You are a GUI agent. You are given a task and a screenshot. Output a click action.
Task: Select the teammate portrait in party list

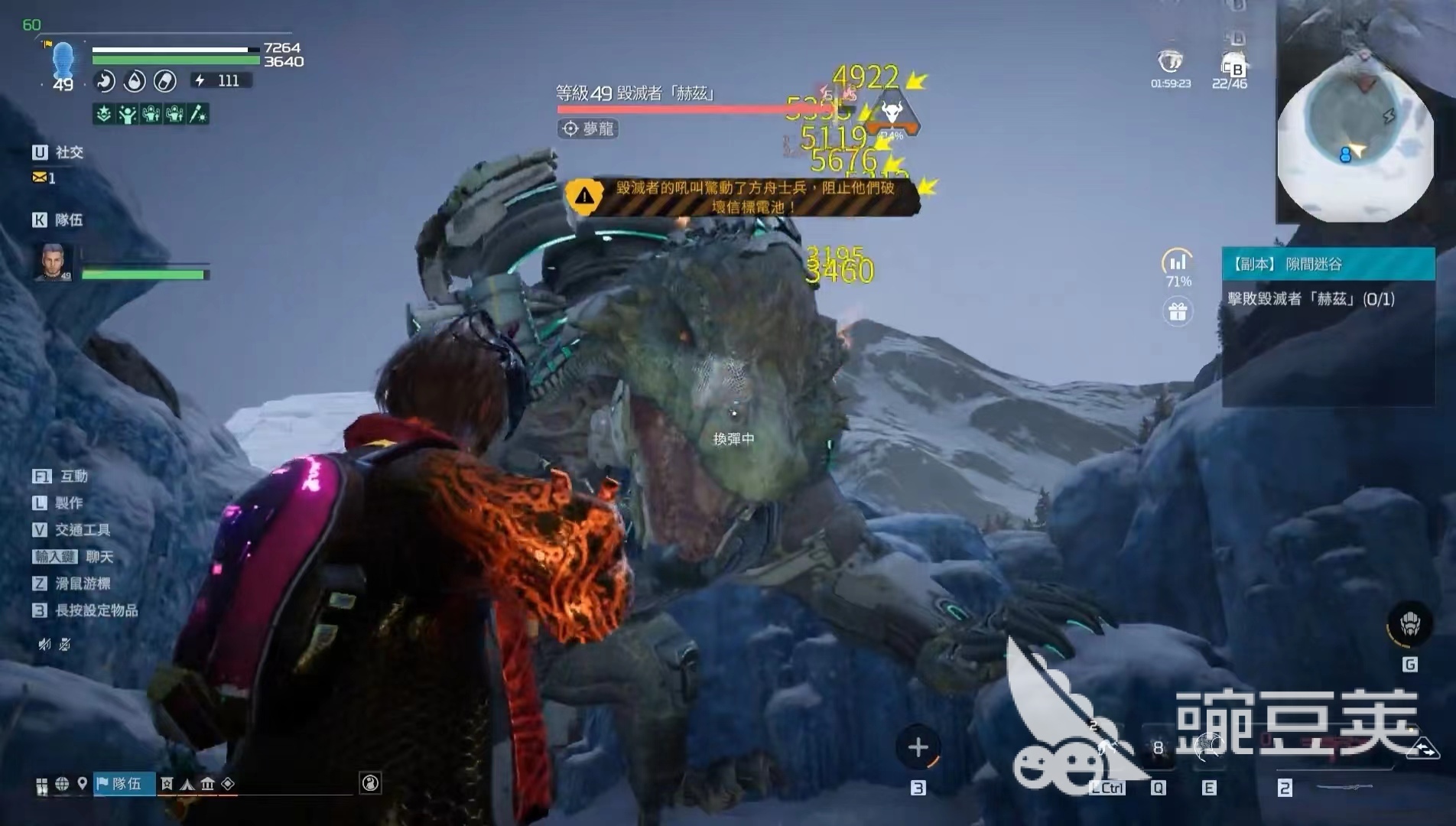(x=54, y=262)
